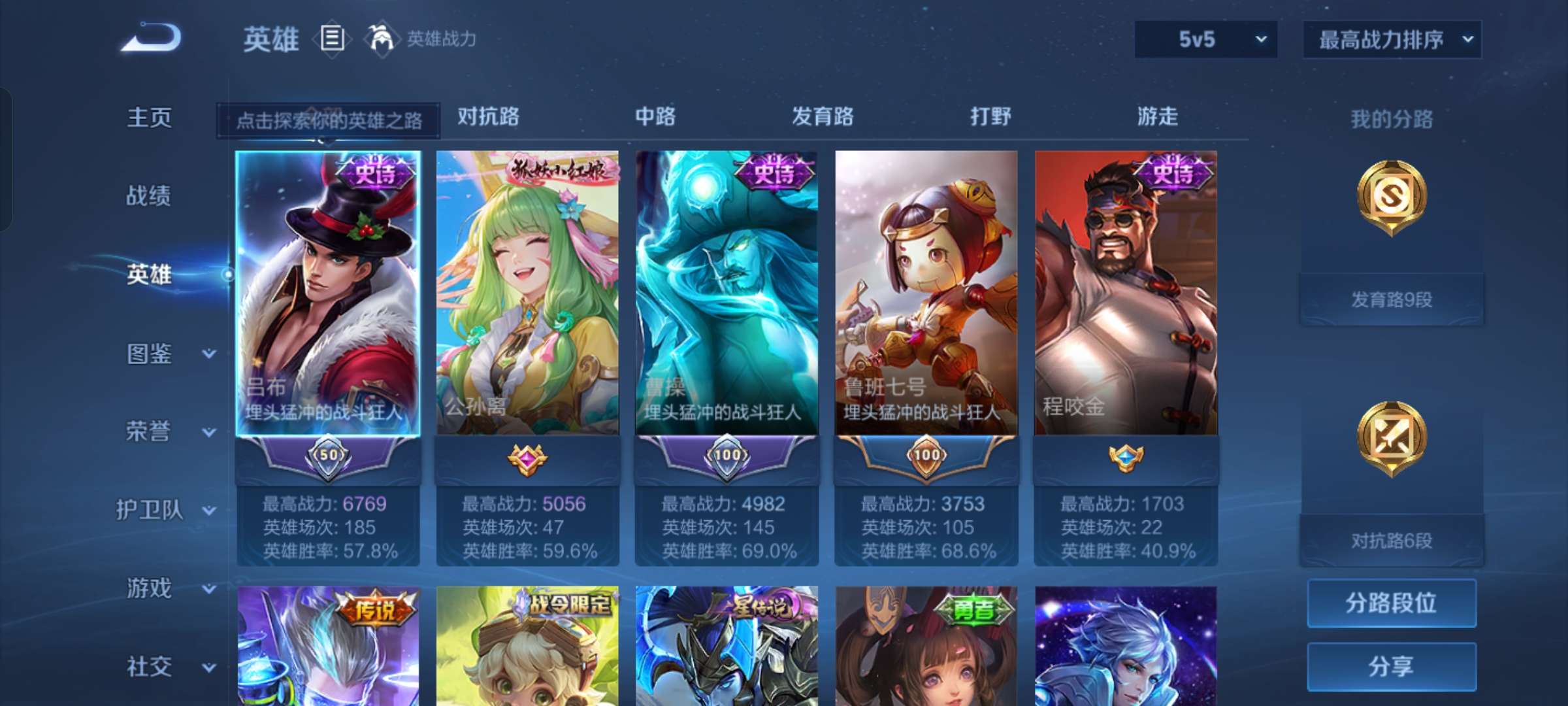Open the 5v5 mode dropdown
This screenshot has height=706, width=1568.
coord(1205,39)
